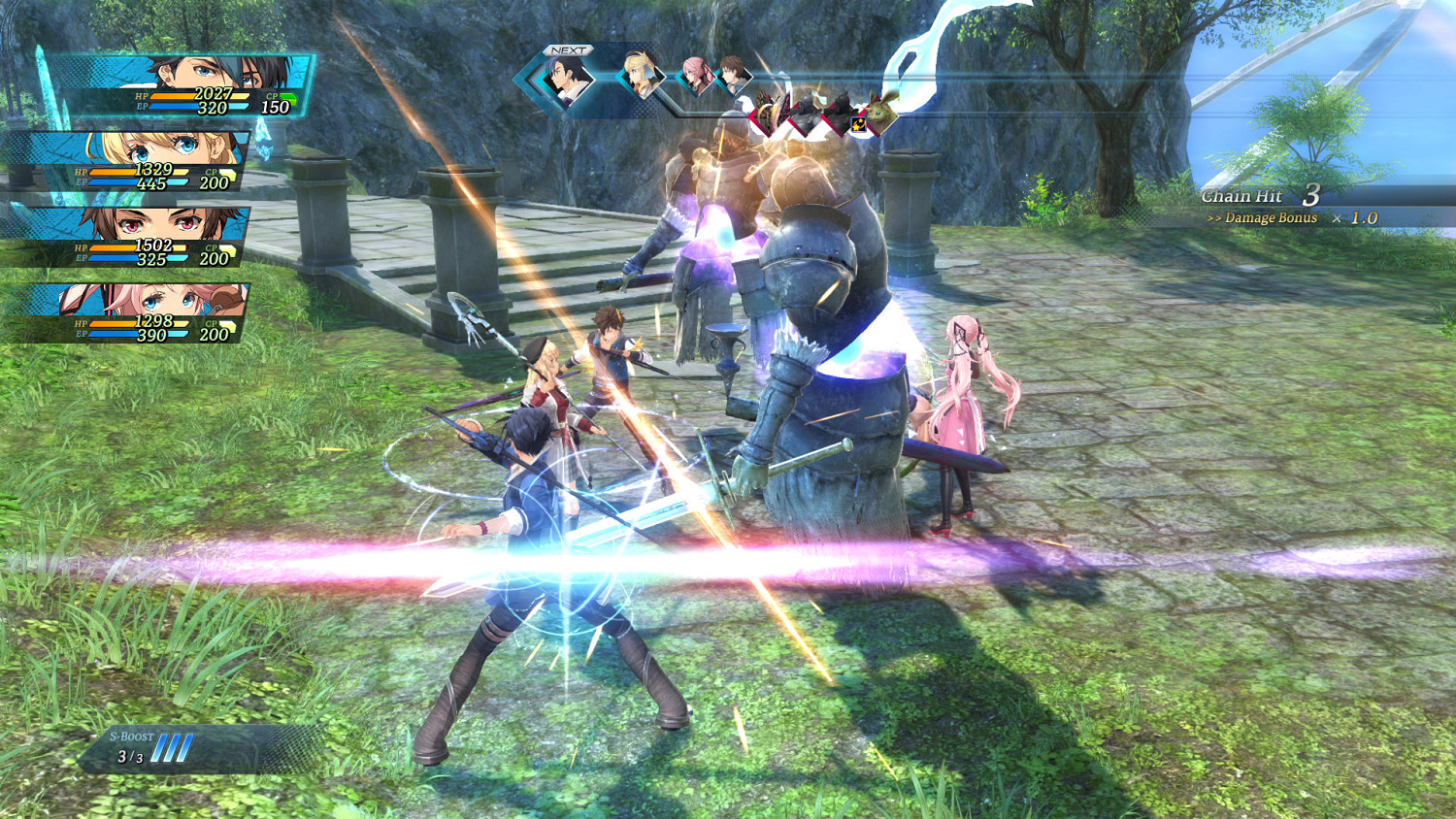Toggle the second S-Boost pip

175,747
